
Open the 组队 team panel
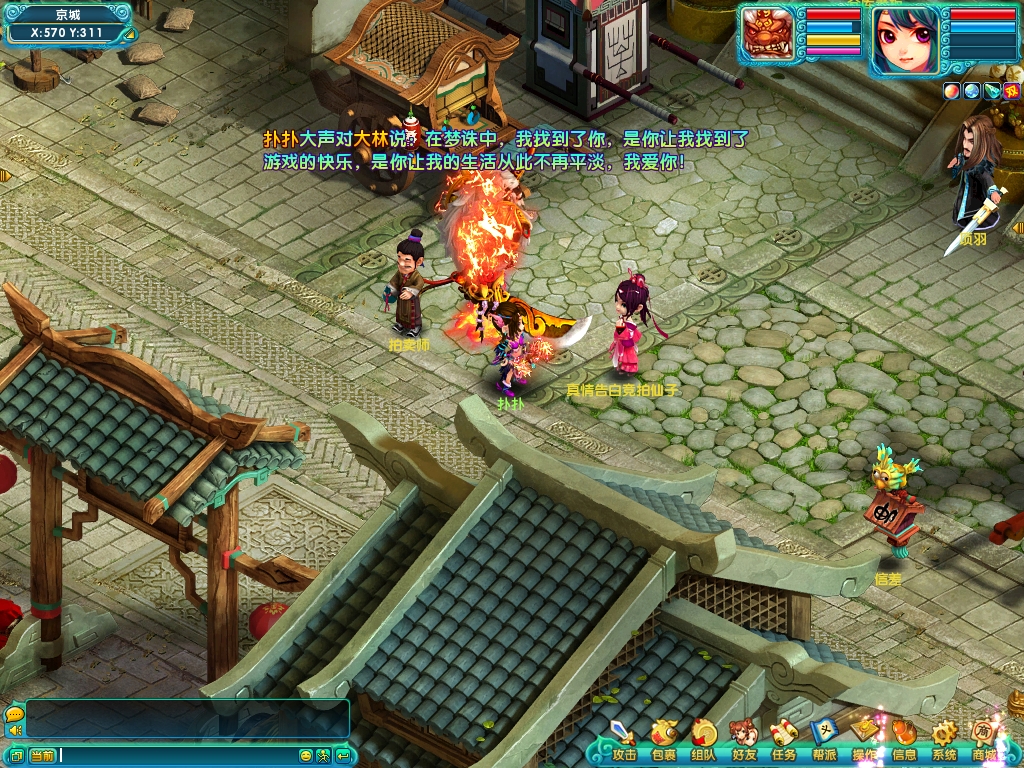tap(704, 740)
